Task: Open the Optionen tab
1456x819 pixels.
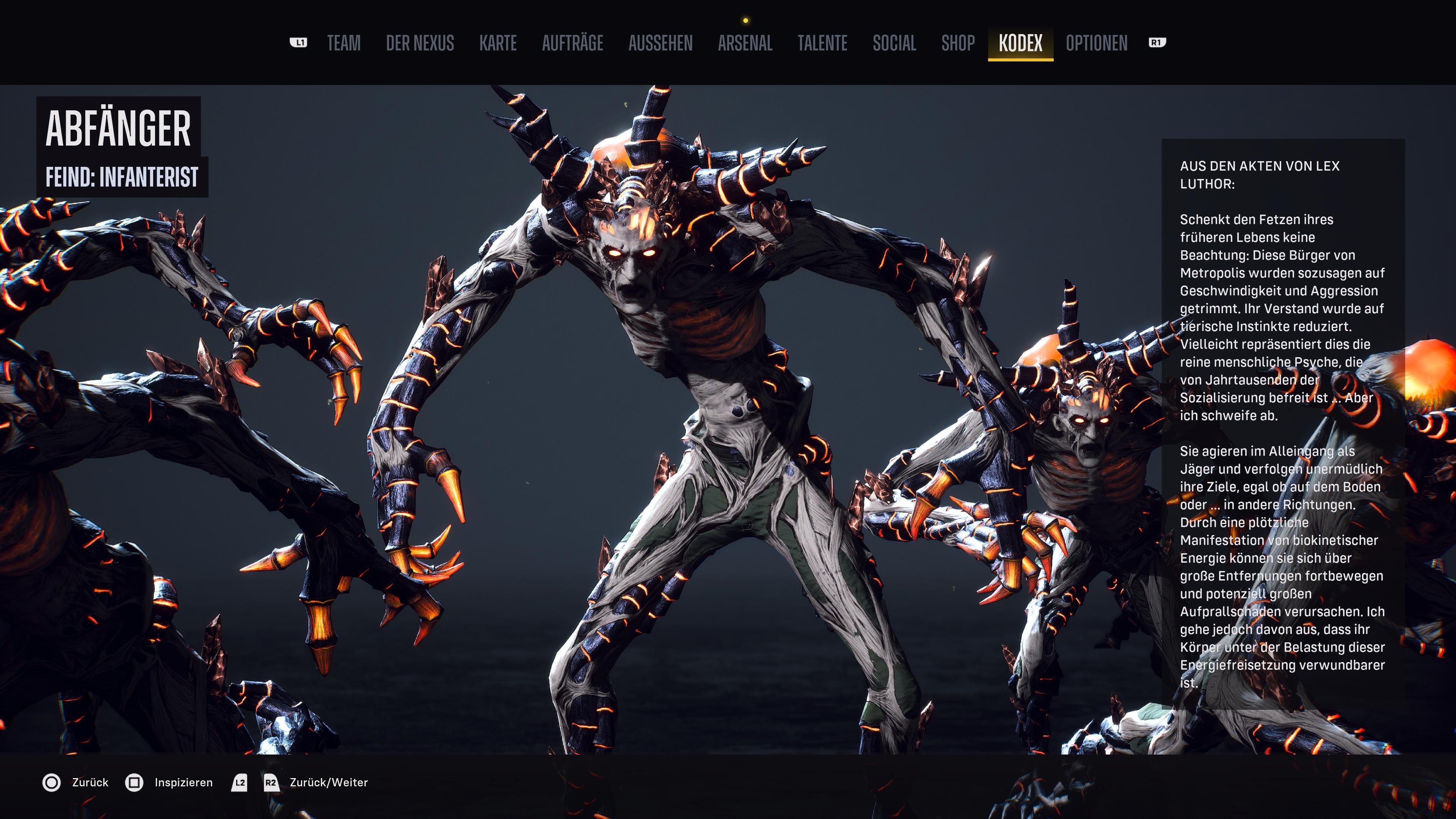Action: [x=1097, y=43]
